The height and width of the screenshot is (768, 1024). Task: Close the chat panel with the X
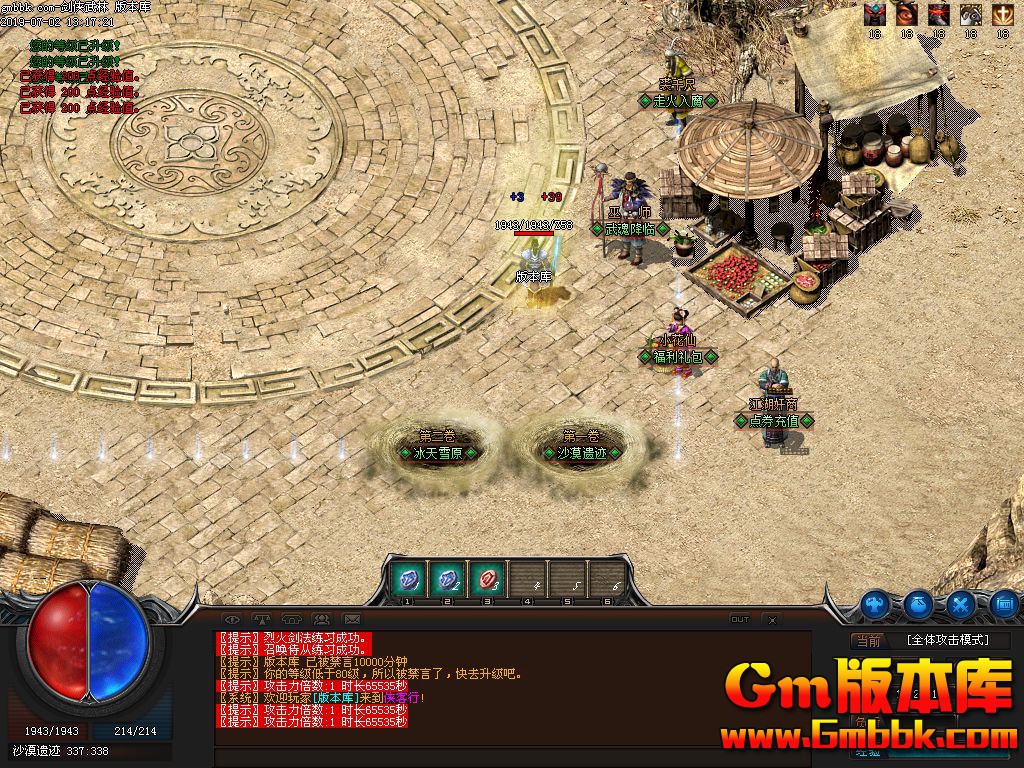(x=772, y=620)
